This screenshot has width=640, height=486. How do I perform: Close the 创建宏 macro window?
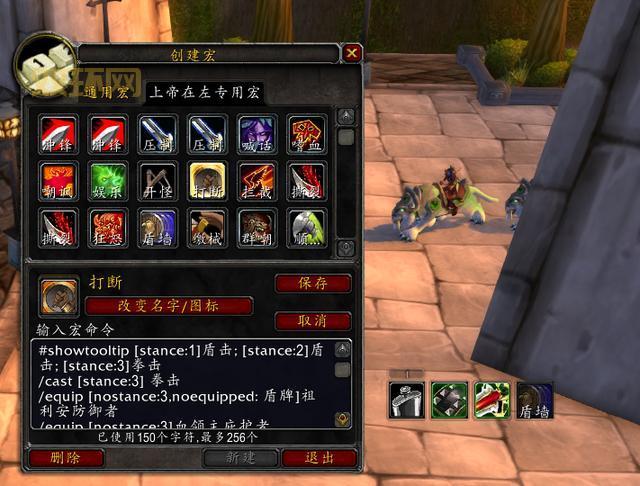pos(352,53)
